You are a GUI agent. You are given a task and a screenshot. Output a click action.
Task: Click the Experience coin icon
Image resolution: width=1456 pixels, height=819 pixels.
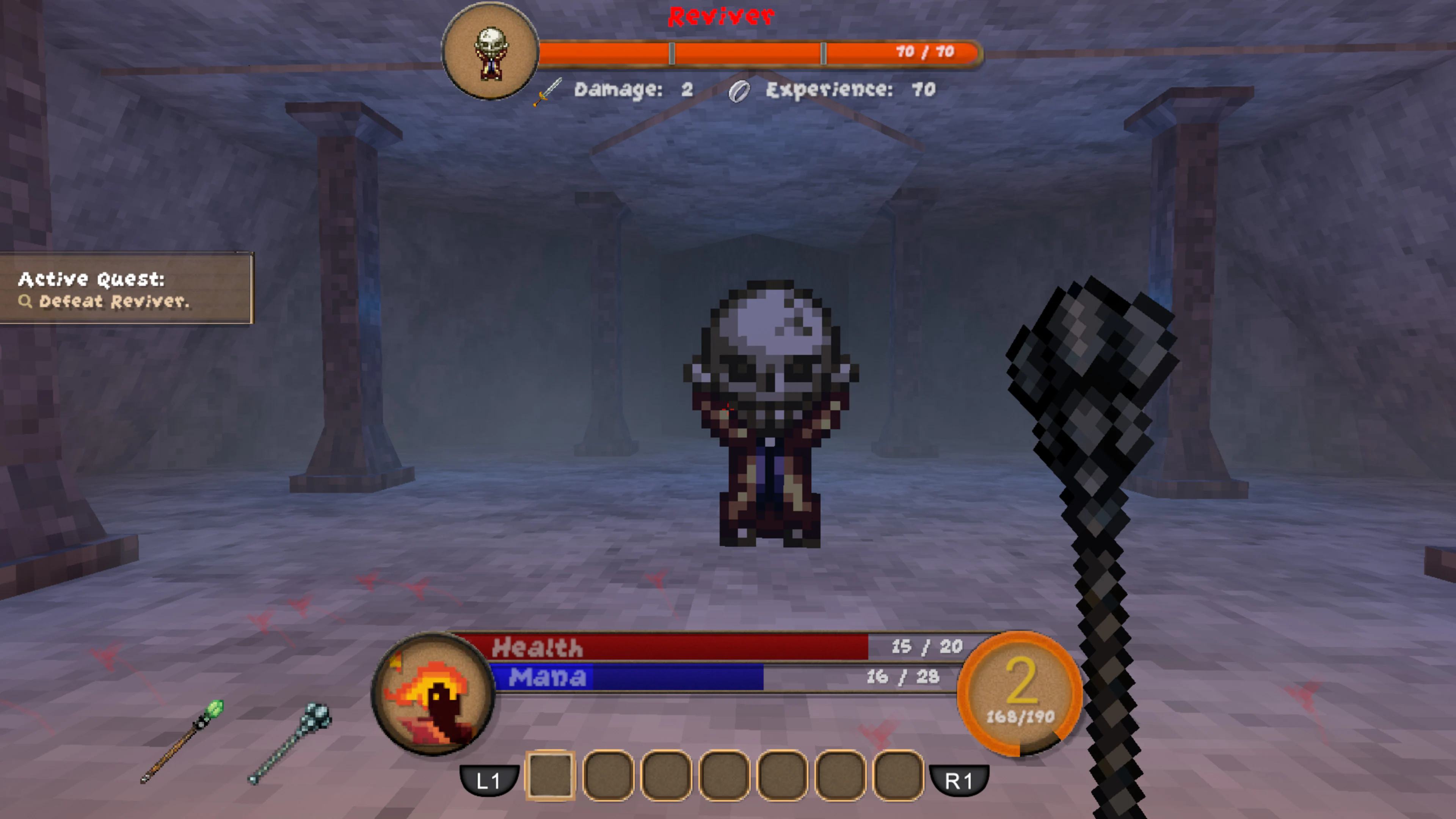(741, 91)
